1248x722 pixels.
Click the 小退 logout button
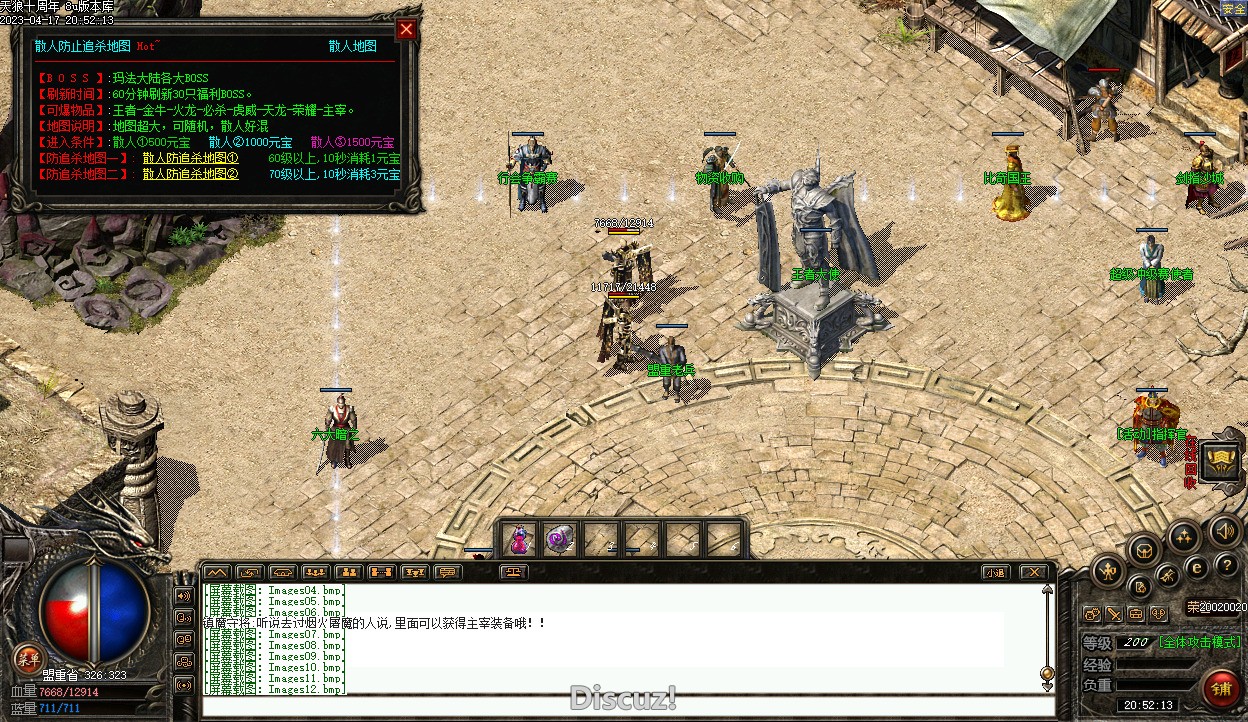pos(994,573)
